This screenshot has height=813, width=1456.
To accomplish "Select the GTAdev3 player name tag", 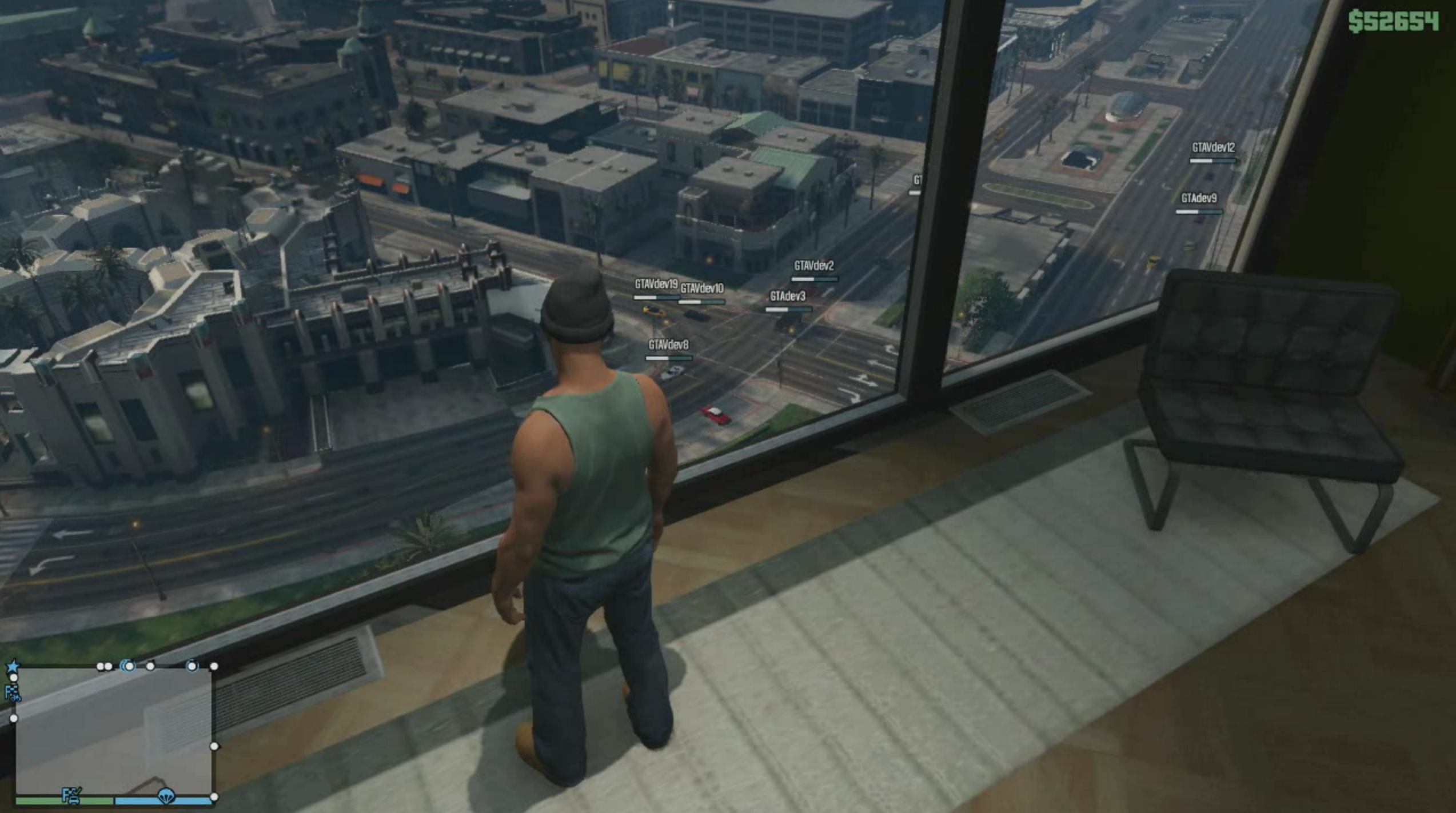I will click(x=787, y=296).
